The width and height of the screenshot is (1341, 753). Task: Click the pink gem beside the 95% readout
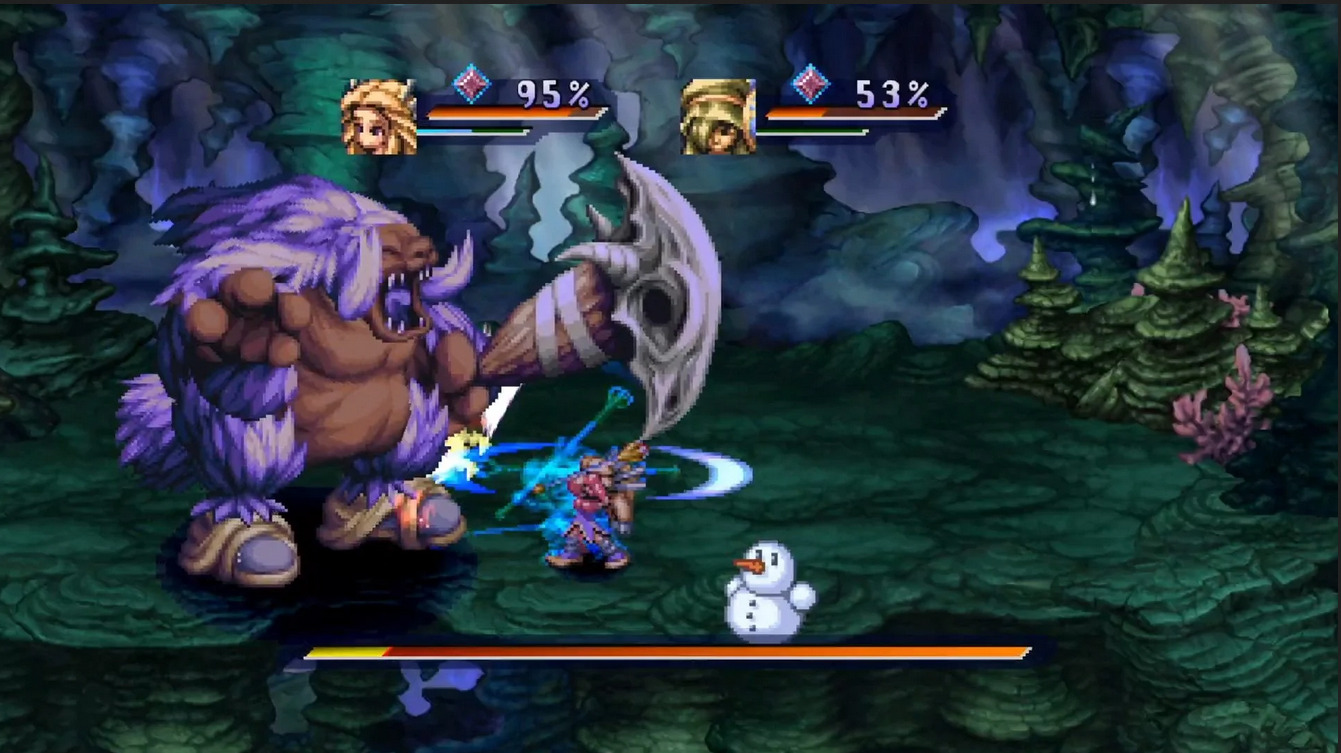point(472,84)
